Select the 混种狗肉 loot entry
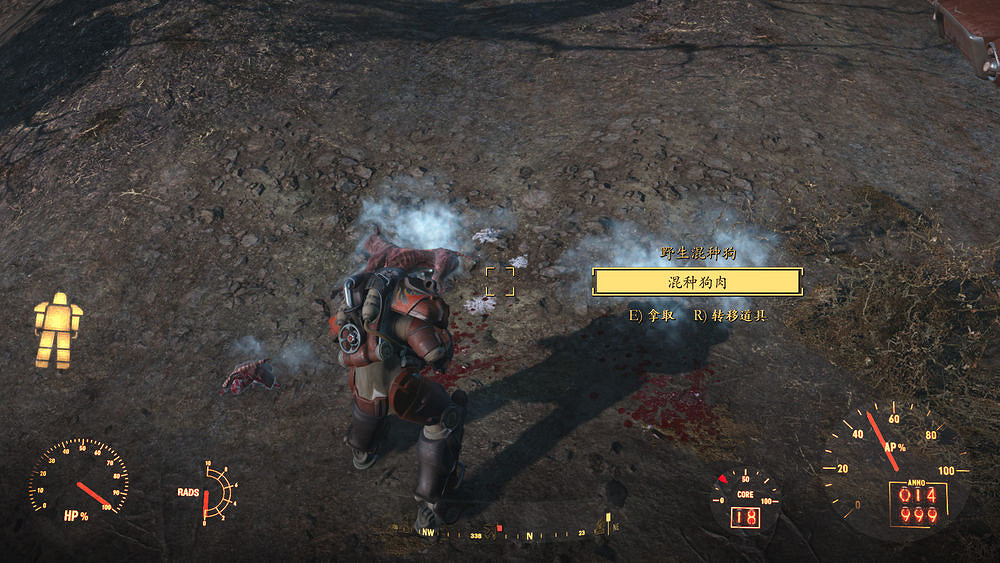 697,282
